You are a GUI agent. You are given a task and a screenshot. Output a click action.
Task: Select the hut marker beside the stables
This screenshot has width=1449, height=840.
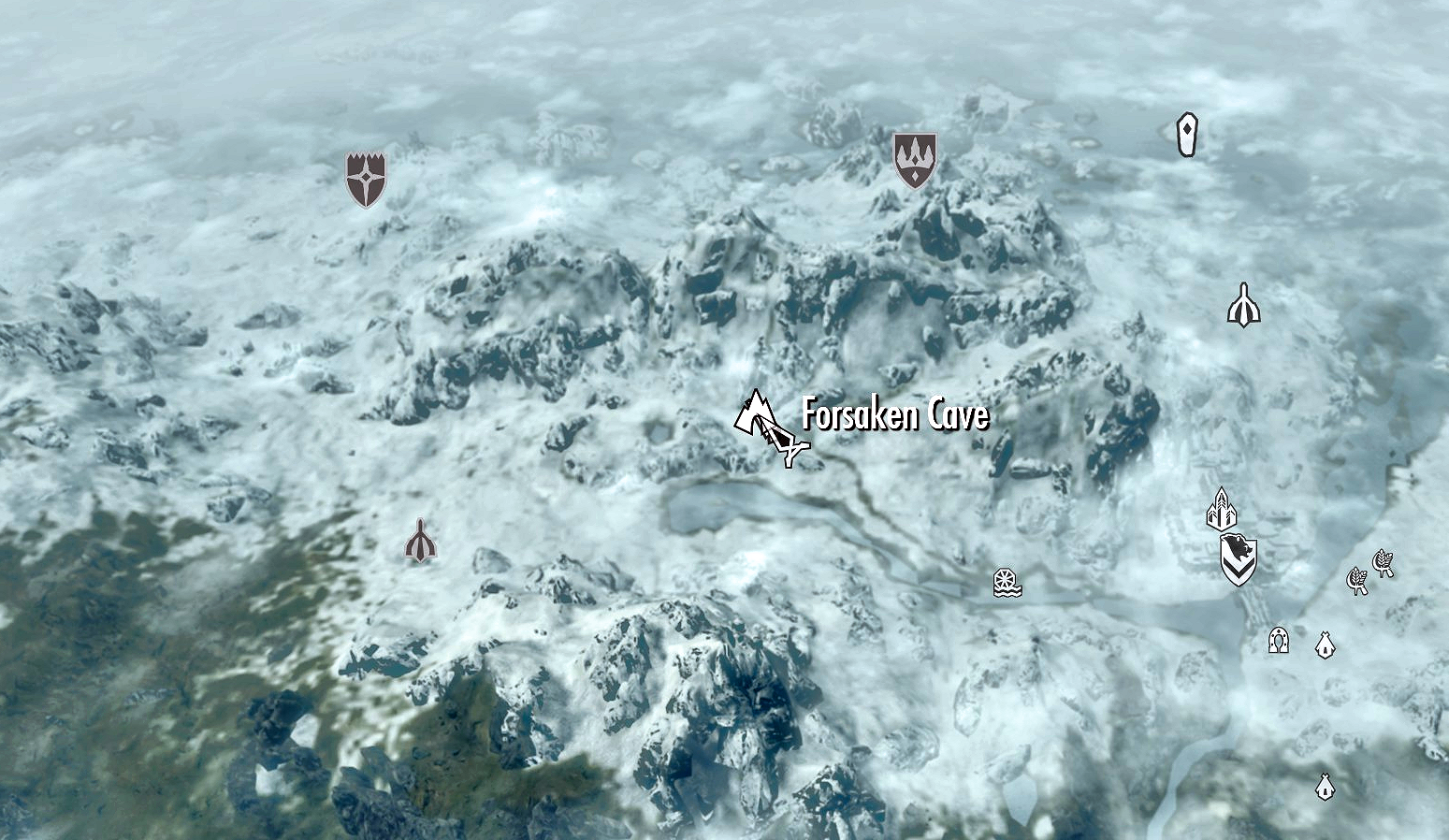click(1324, 644)
